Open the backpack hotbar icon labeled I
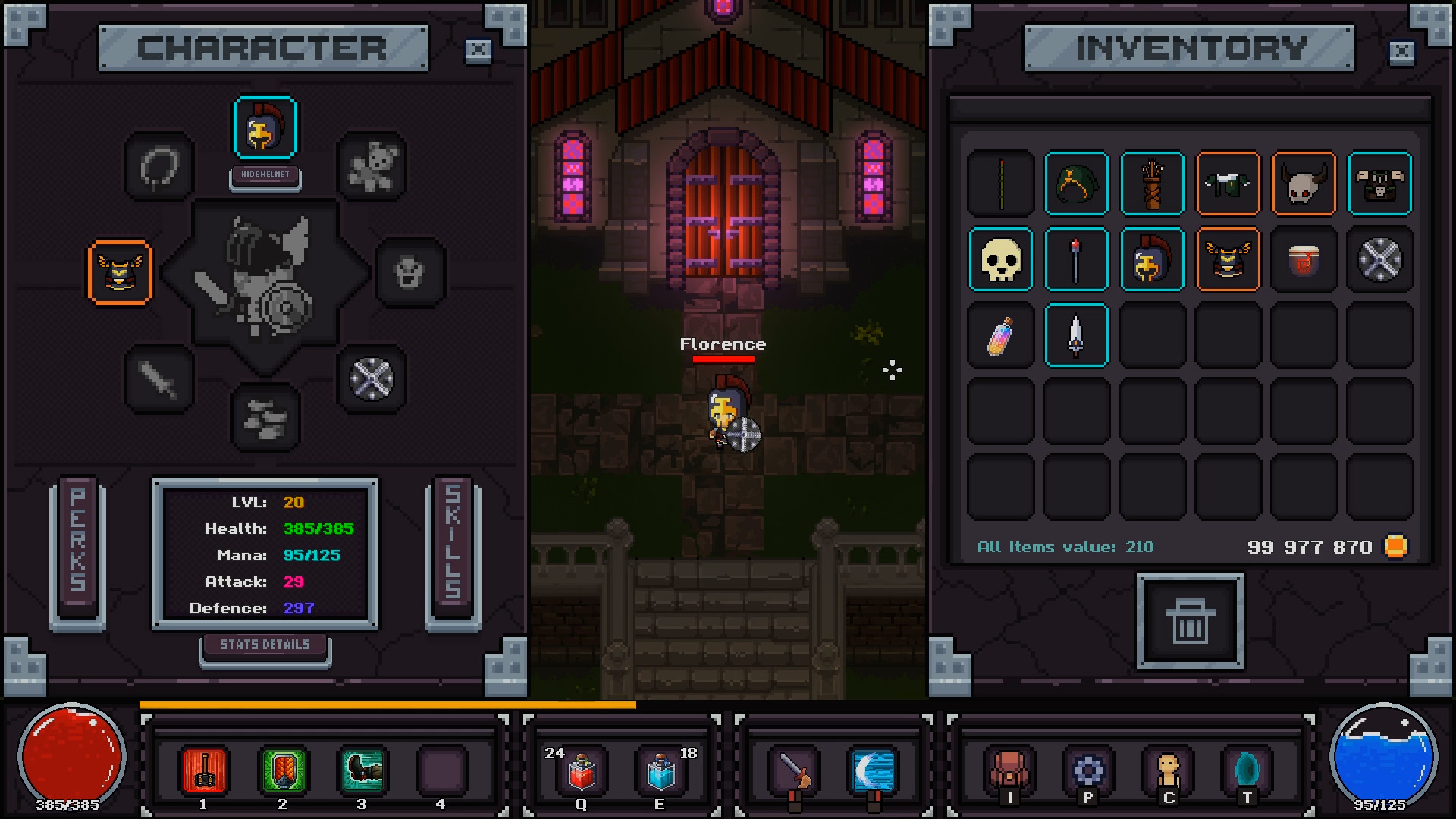 1009,770
